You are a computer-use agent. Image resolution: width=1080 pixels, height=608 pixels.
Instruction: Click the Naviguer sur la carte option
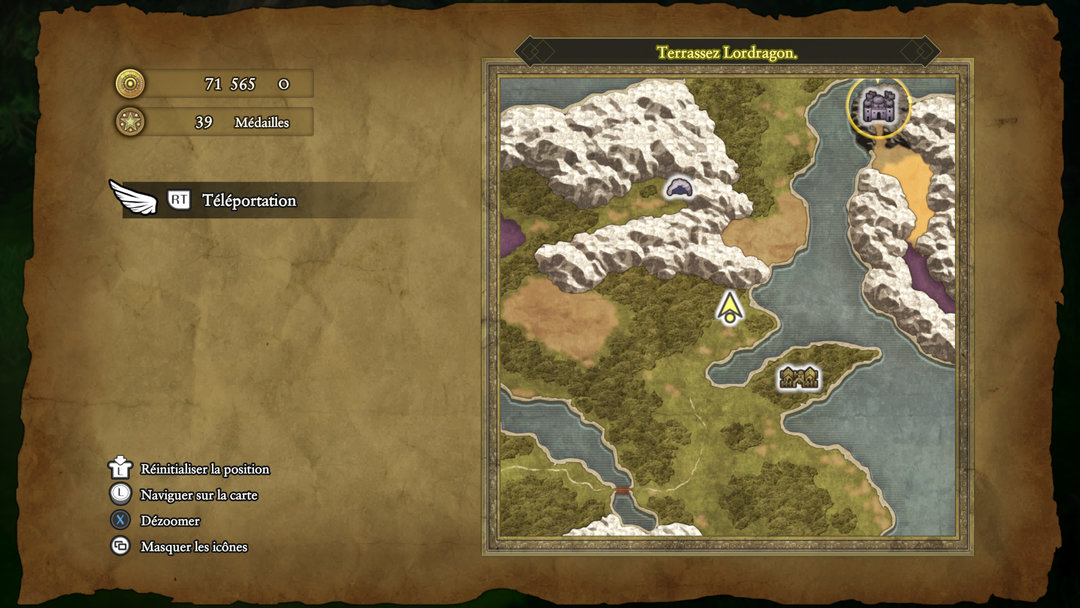click(199, 495)
